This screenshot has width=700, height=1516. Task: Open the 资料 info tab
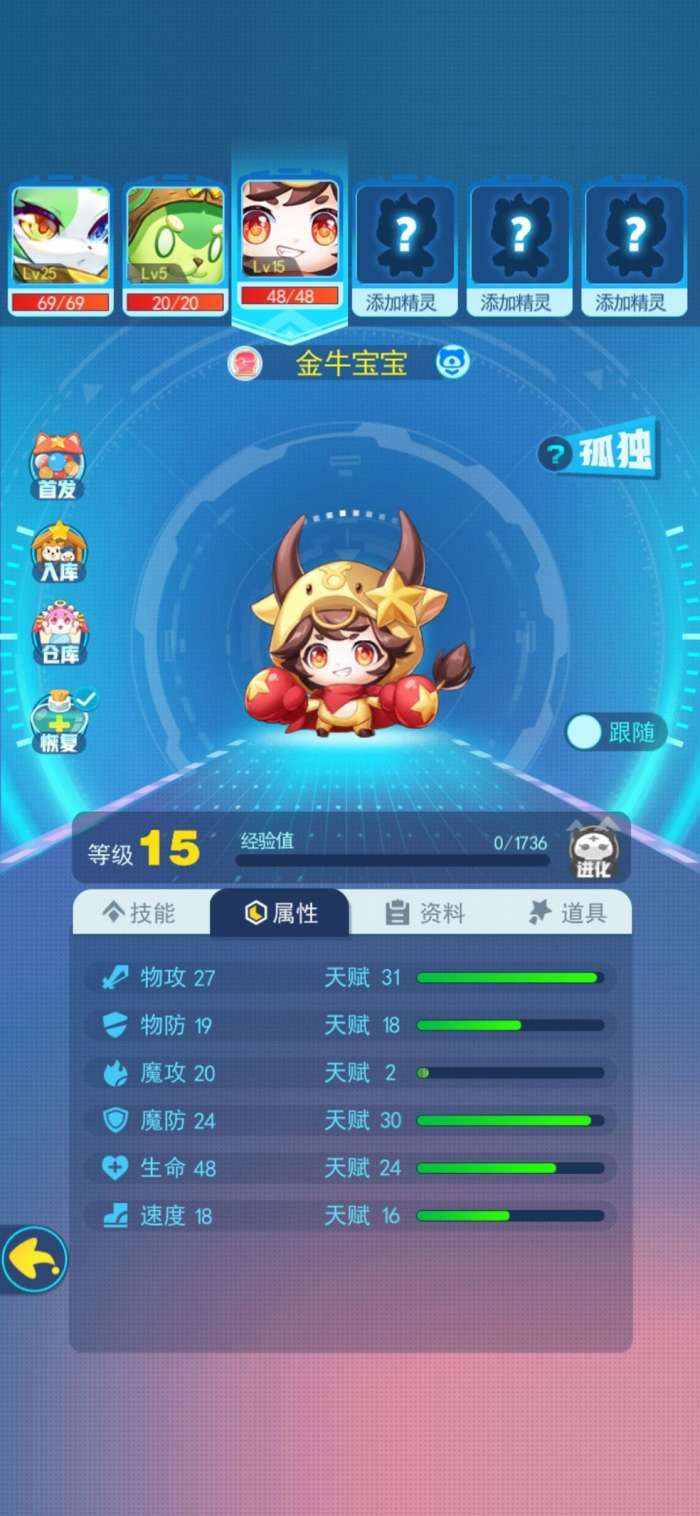[425, 912]
